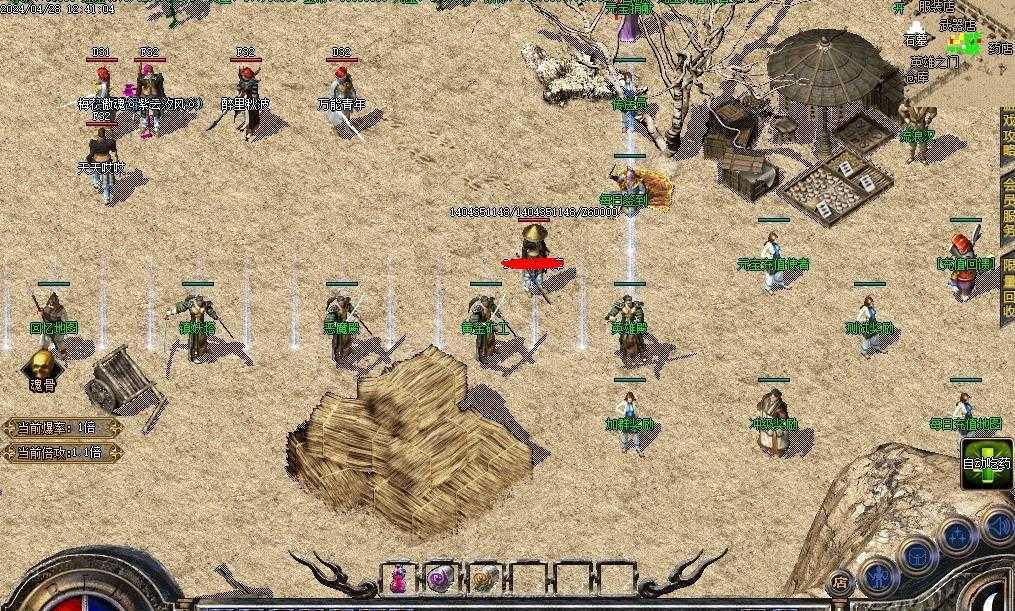Use the pink potion in the hotbar
Image resolution: width=1015 pixels, height=611 pixels.
(398, 579)
